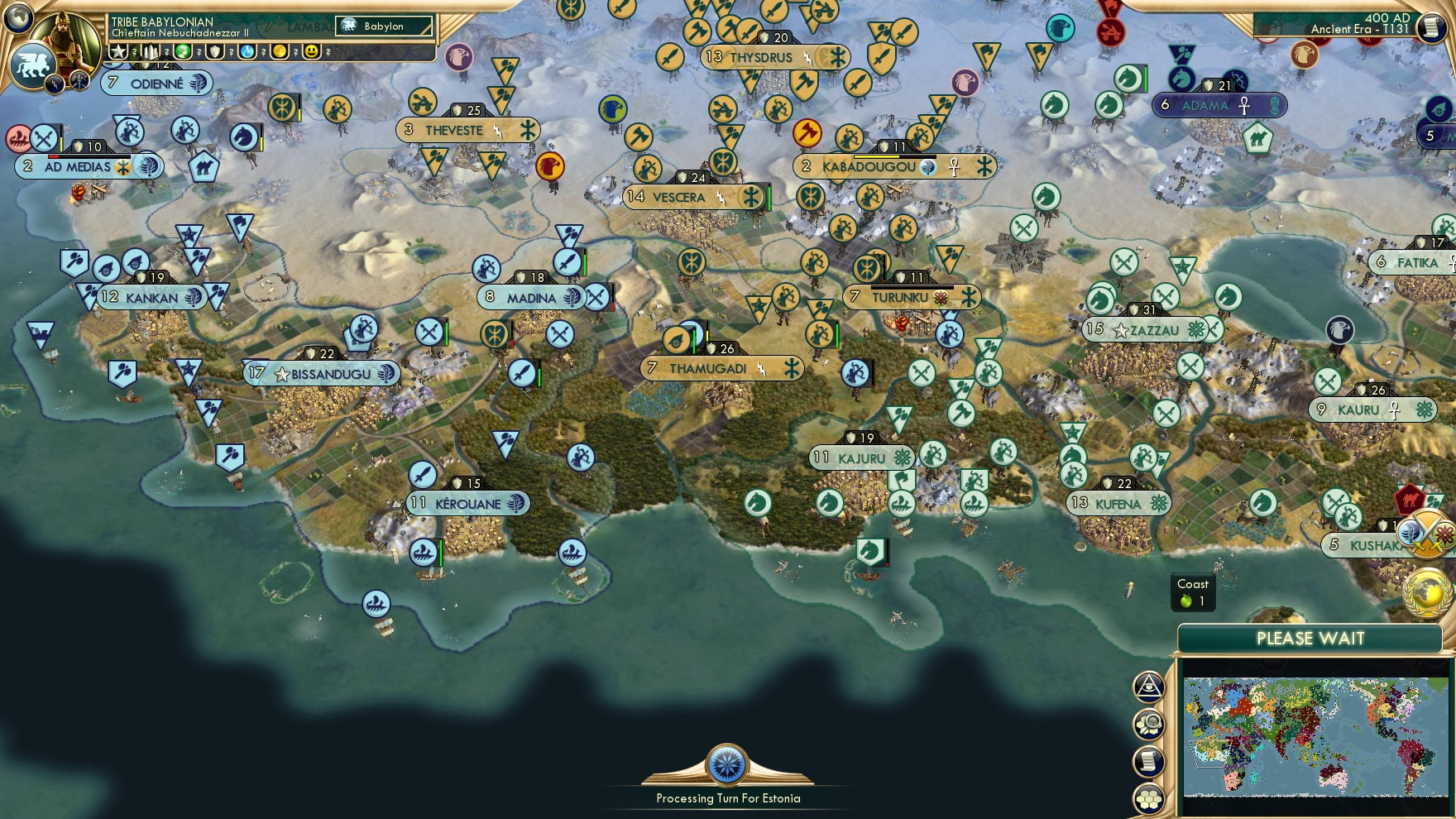
Task: Click the star score icon in the top bar
Action: [x=118, y=54]
